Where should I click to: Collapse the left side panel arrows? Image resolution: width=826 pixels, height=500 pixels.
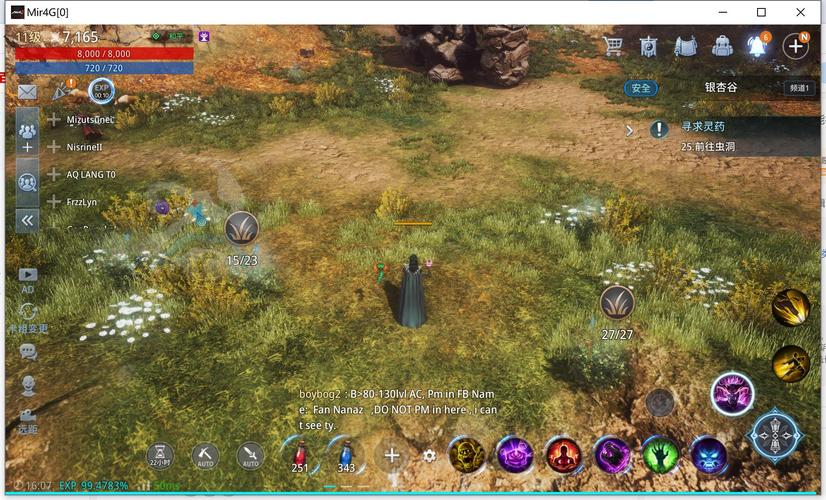click(27, 220)
